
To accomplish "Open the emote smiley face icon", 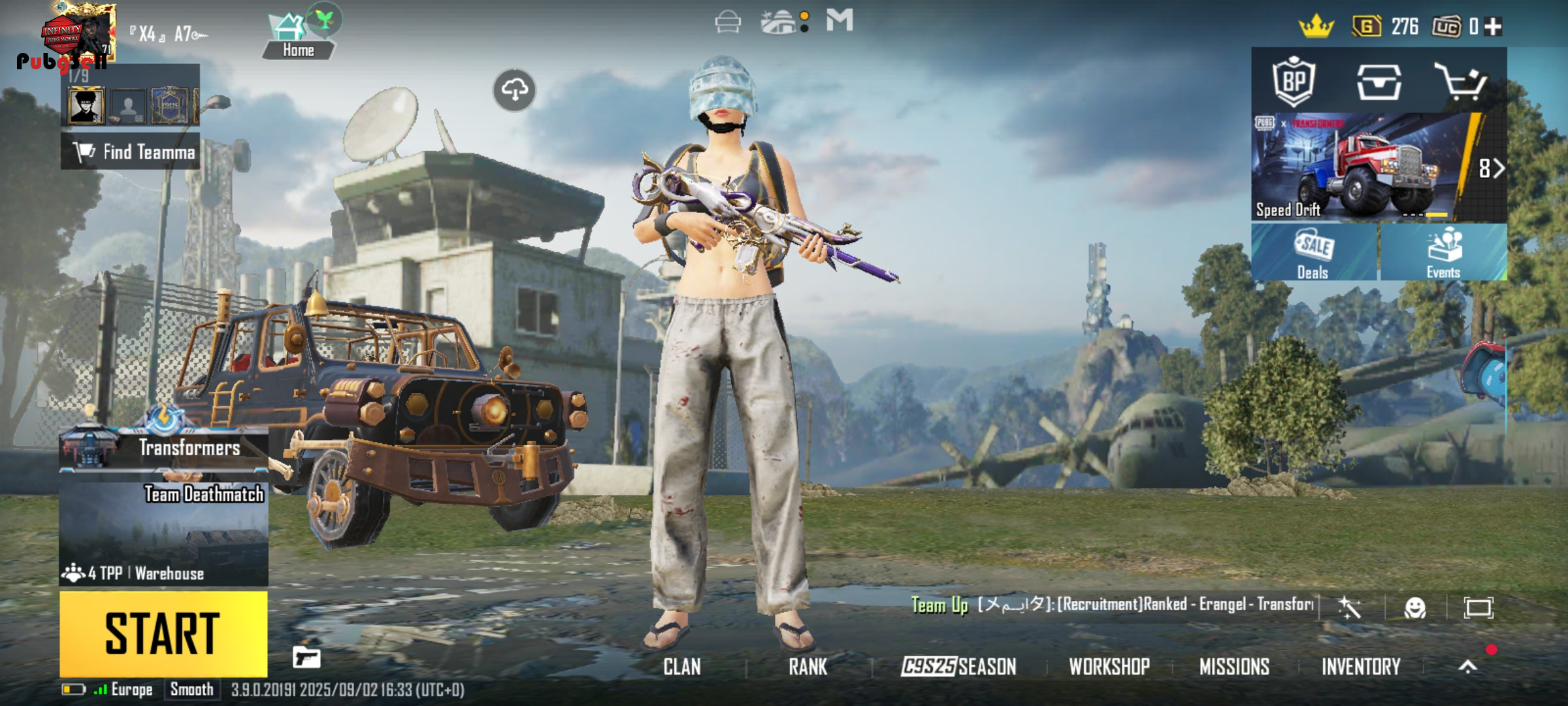I will point(1415,608).
